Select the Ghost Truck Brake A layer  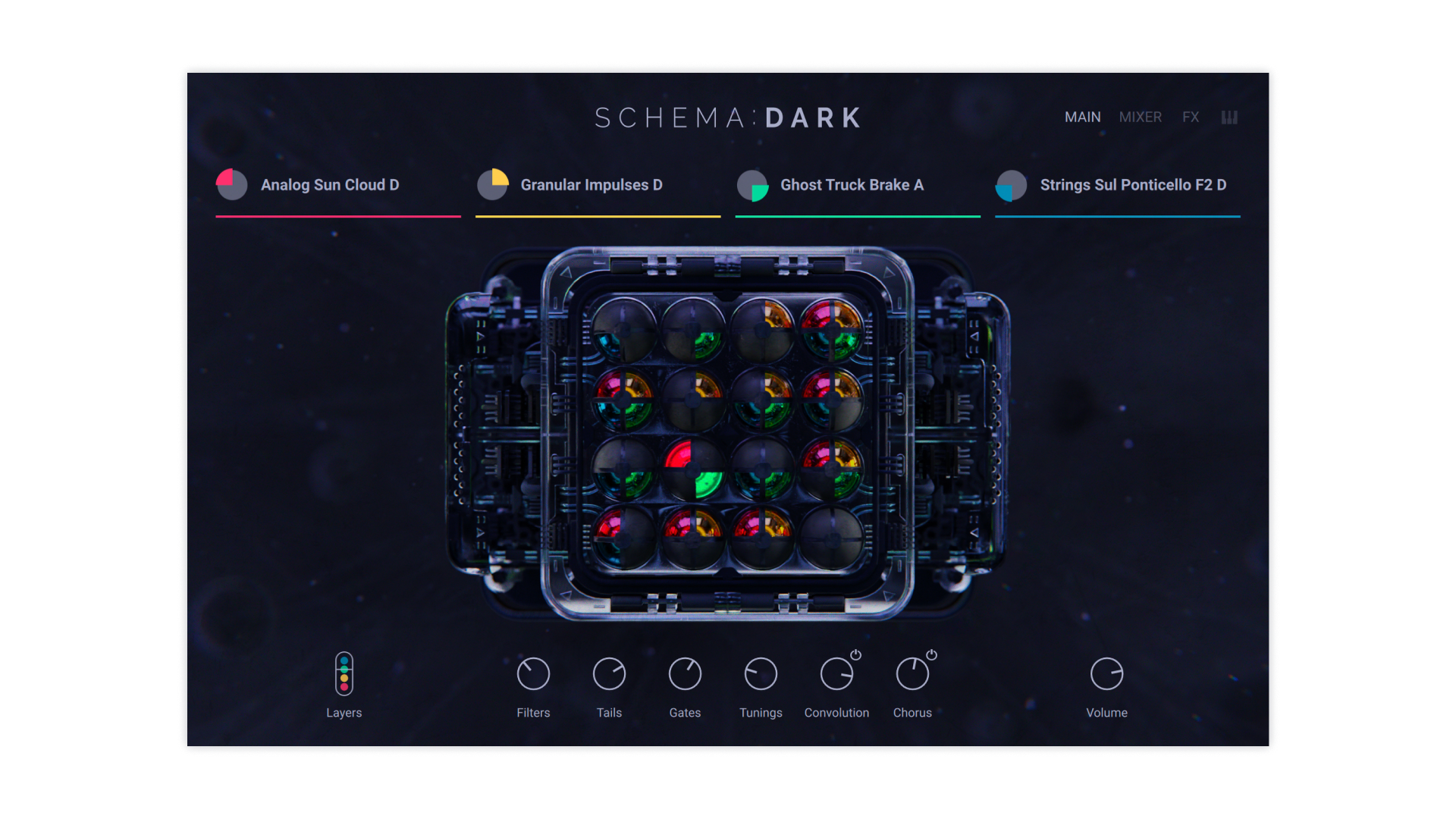(x=851, y=185)
